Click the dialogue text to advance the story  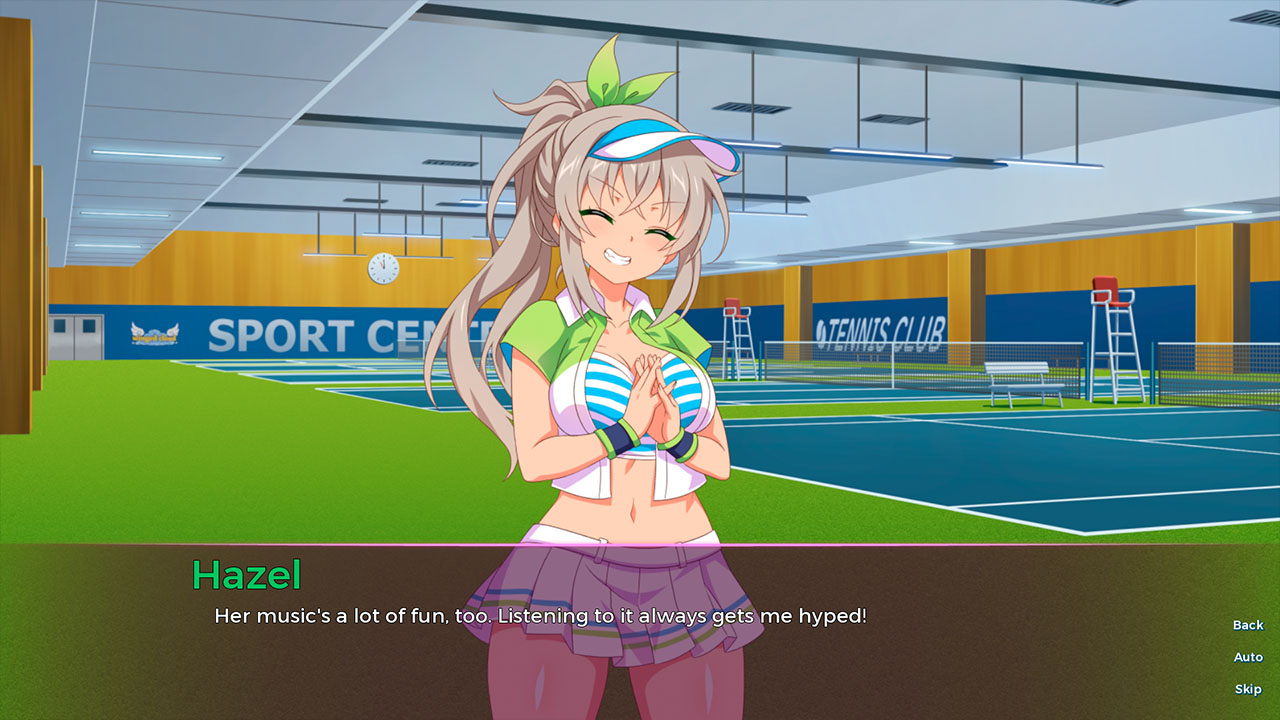(541, 617)
